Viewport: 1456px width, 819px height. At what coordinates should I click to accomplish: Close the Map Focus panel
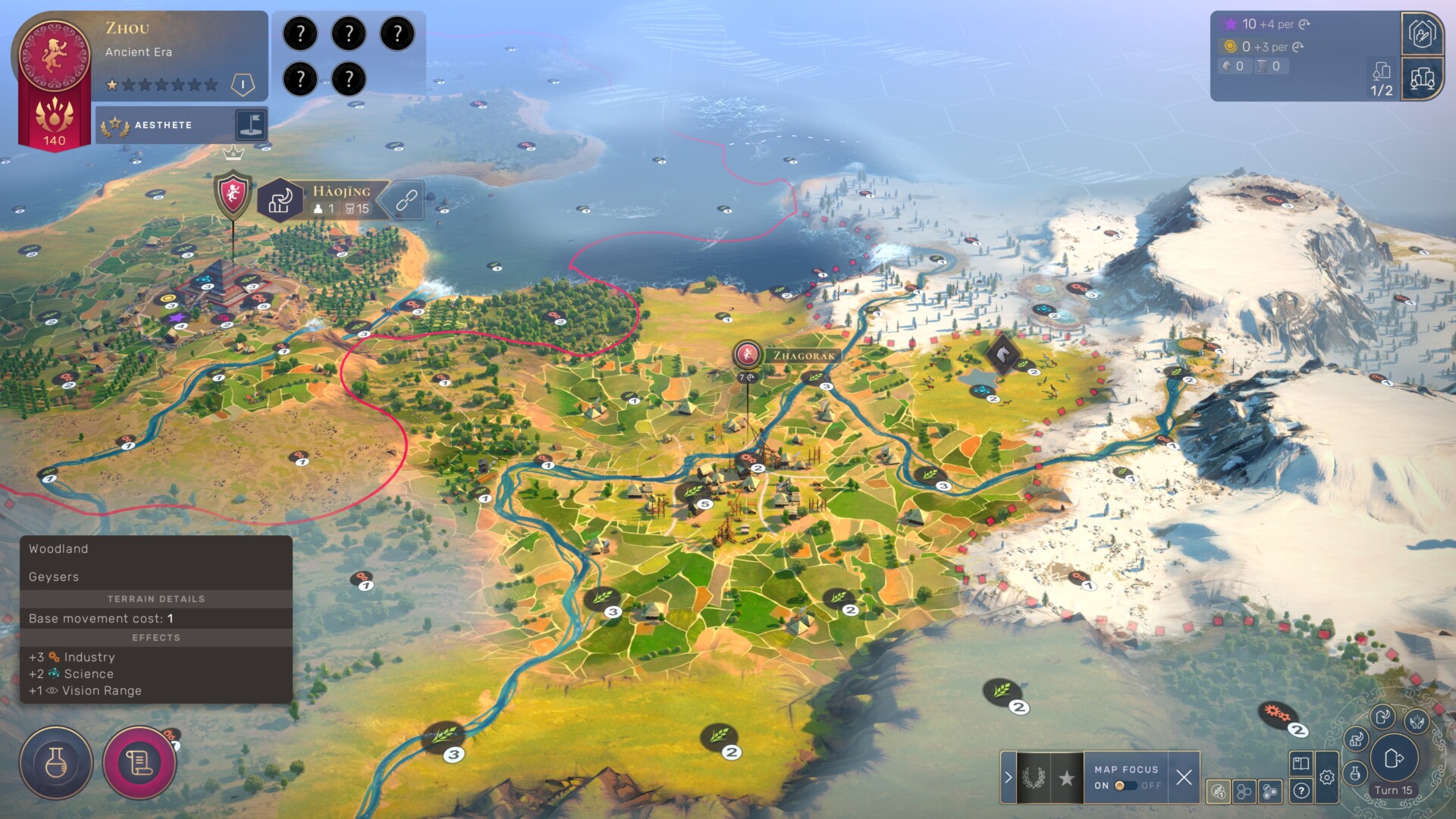[x=1184, y=777]
